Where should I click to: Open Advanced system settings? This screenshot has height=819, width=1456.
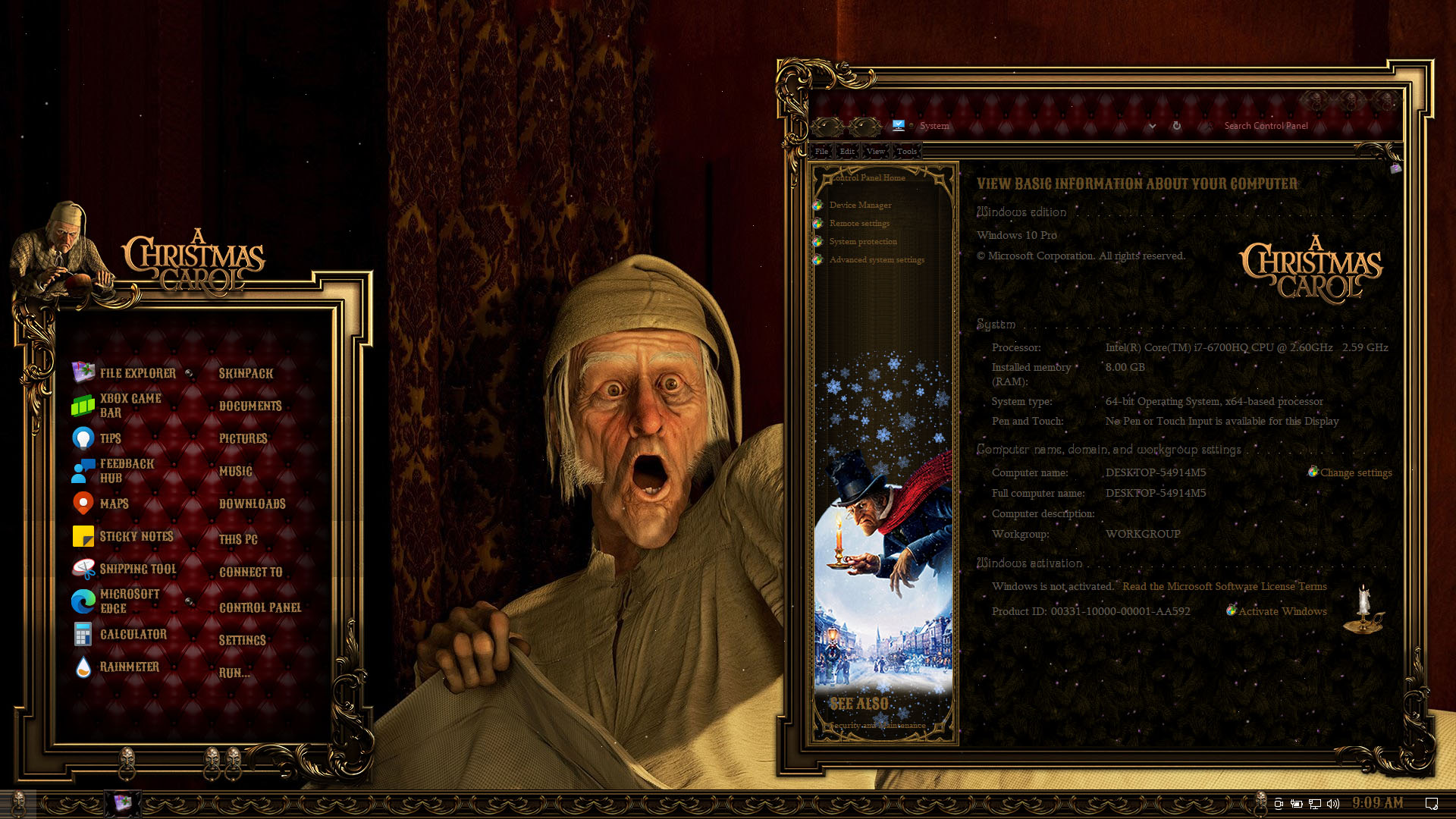coord(877,259)
